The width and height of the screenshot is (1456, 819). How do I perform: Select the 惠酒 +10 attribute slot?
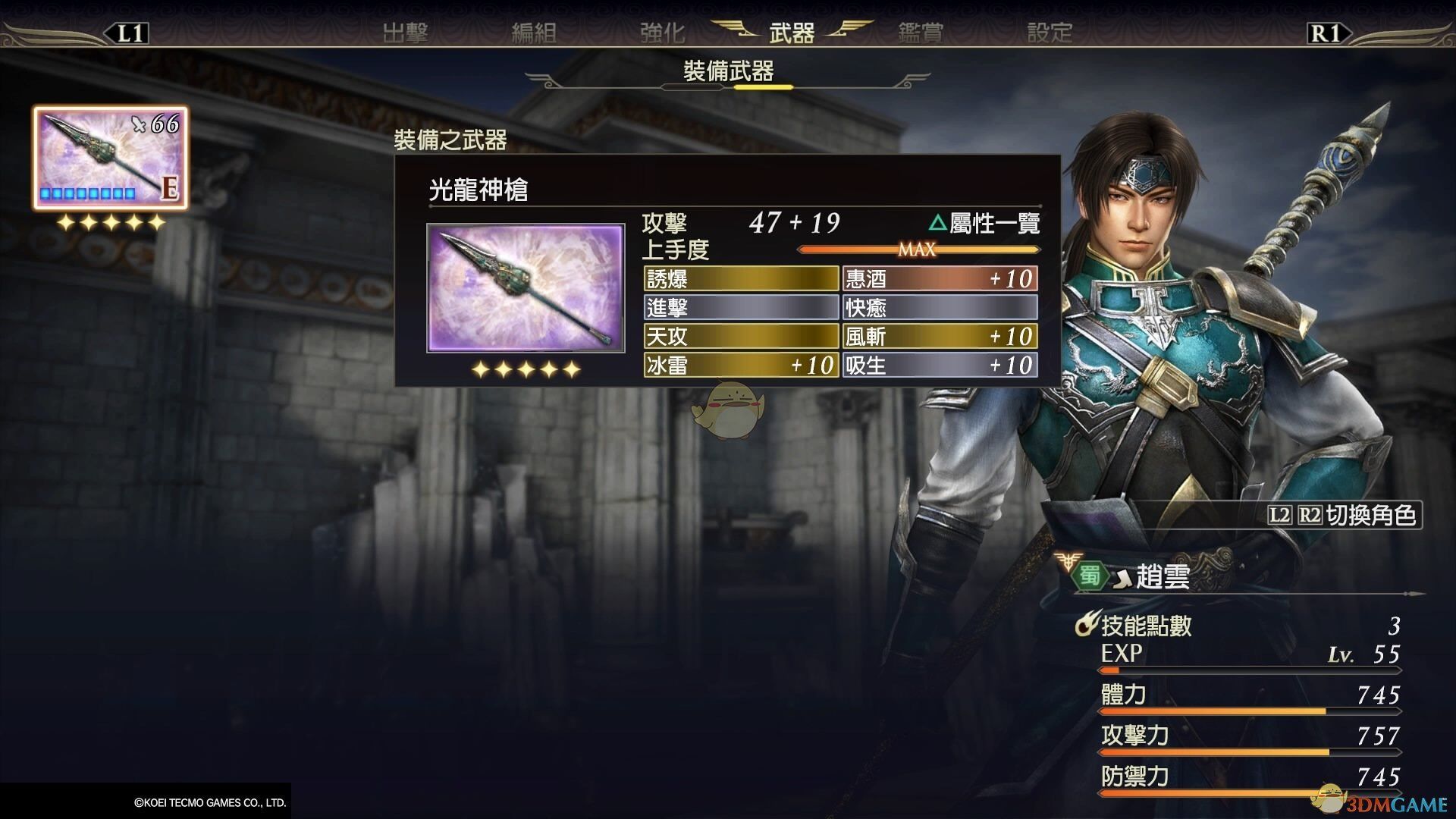tap(940, 279)
